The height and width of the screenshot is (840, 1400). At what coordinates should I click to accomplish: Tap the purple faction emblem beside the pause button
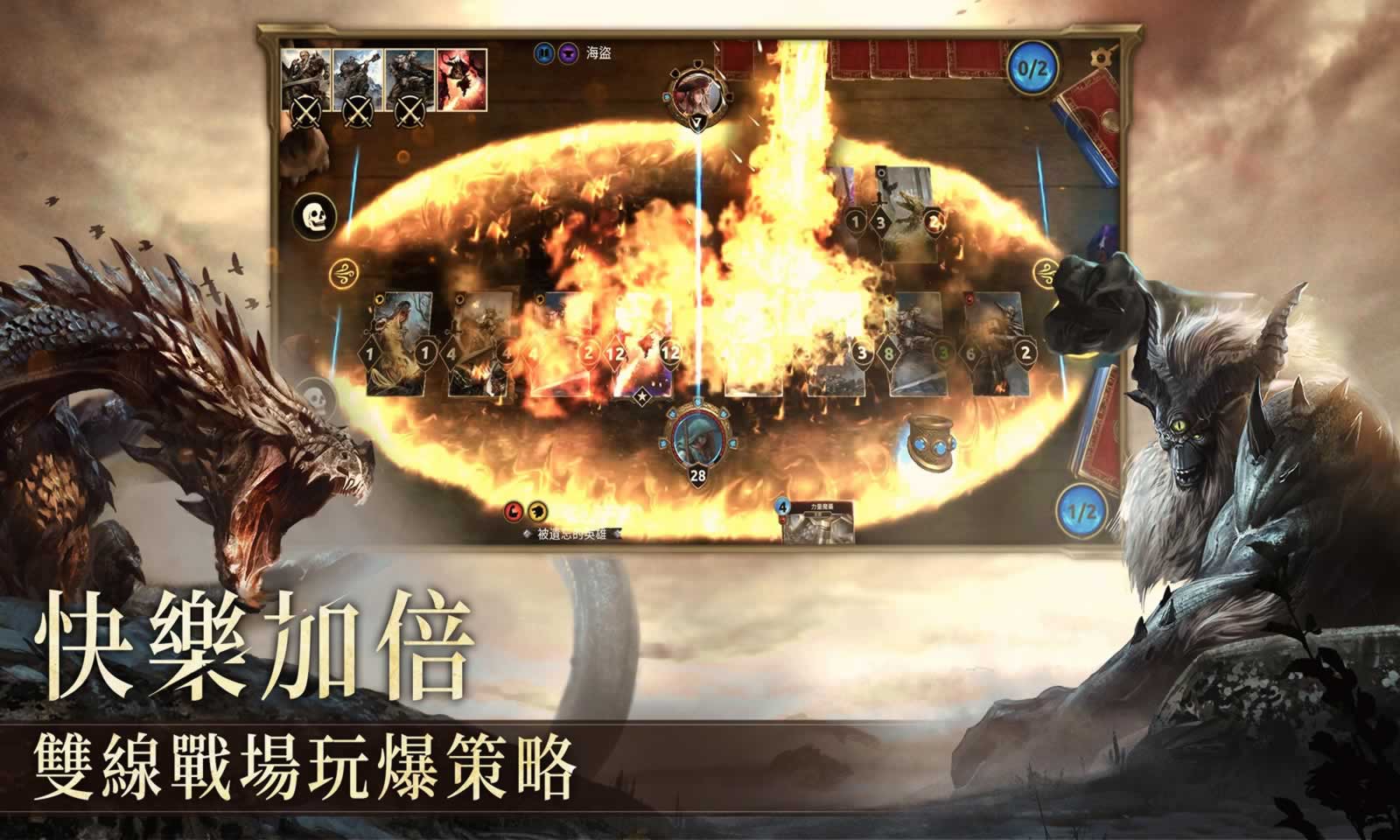(567, 54)
